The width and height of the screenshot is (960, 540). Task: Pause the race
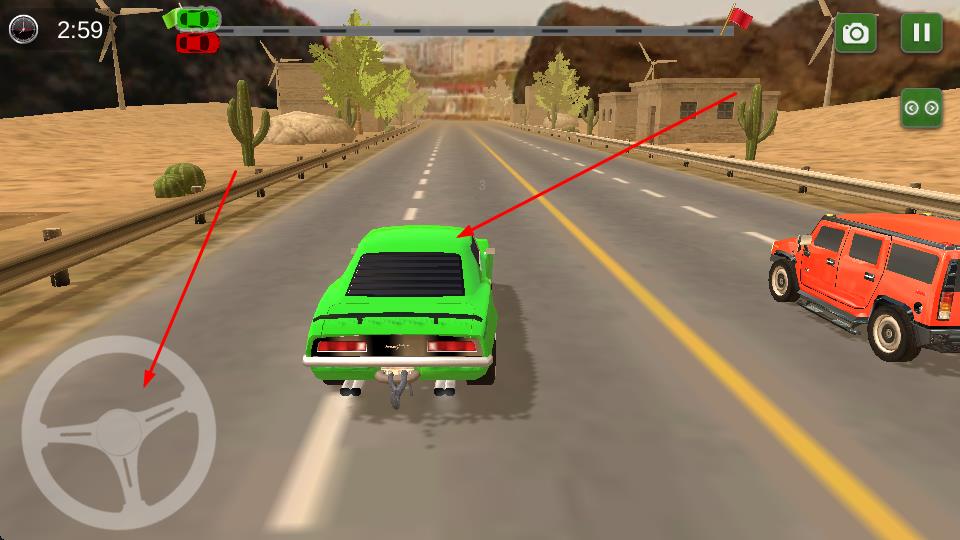[x=921, y=33]
